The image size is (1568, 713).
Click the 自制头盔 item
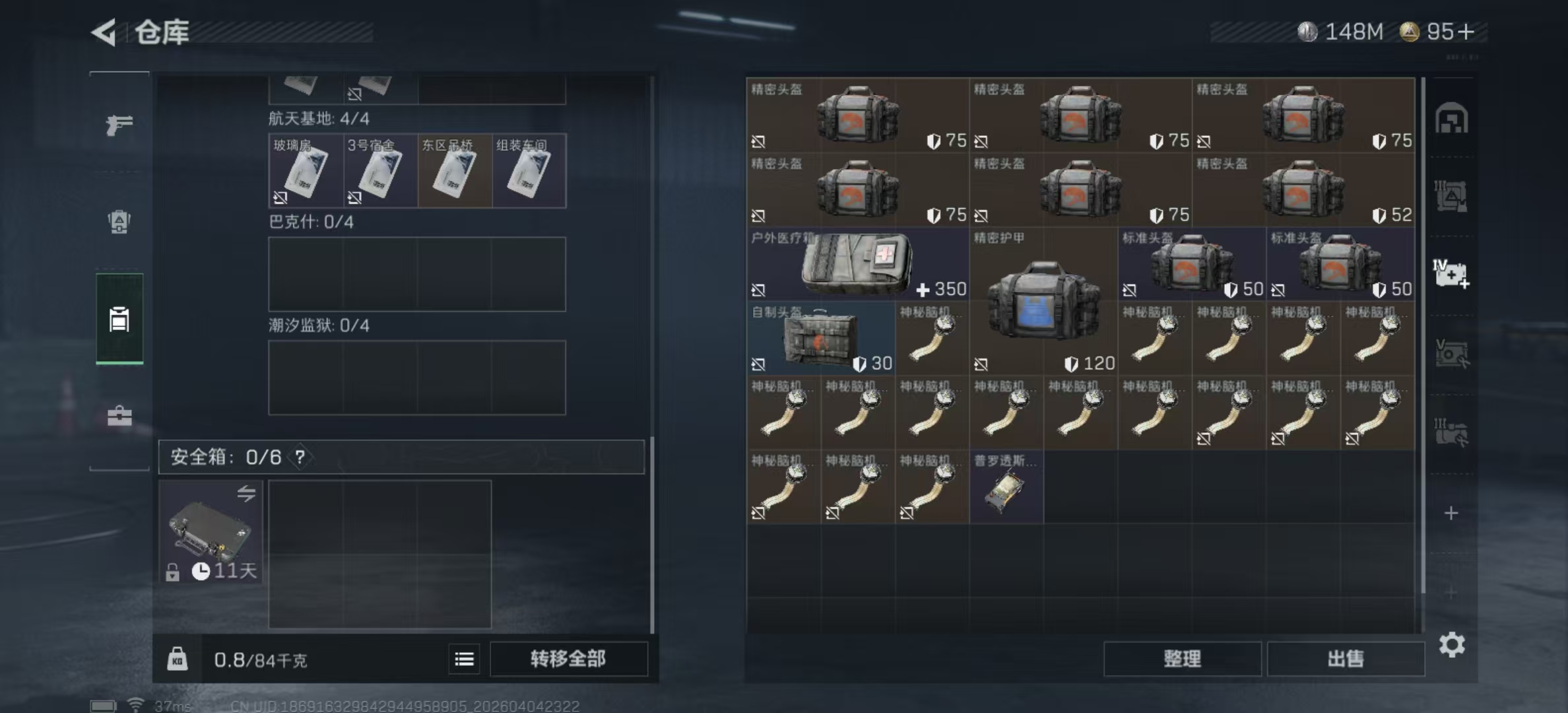820,339
